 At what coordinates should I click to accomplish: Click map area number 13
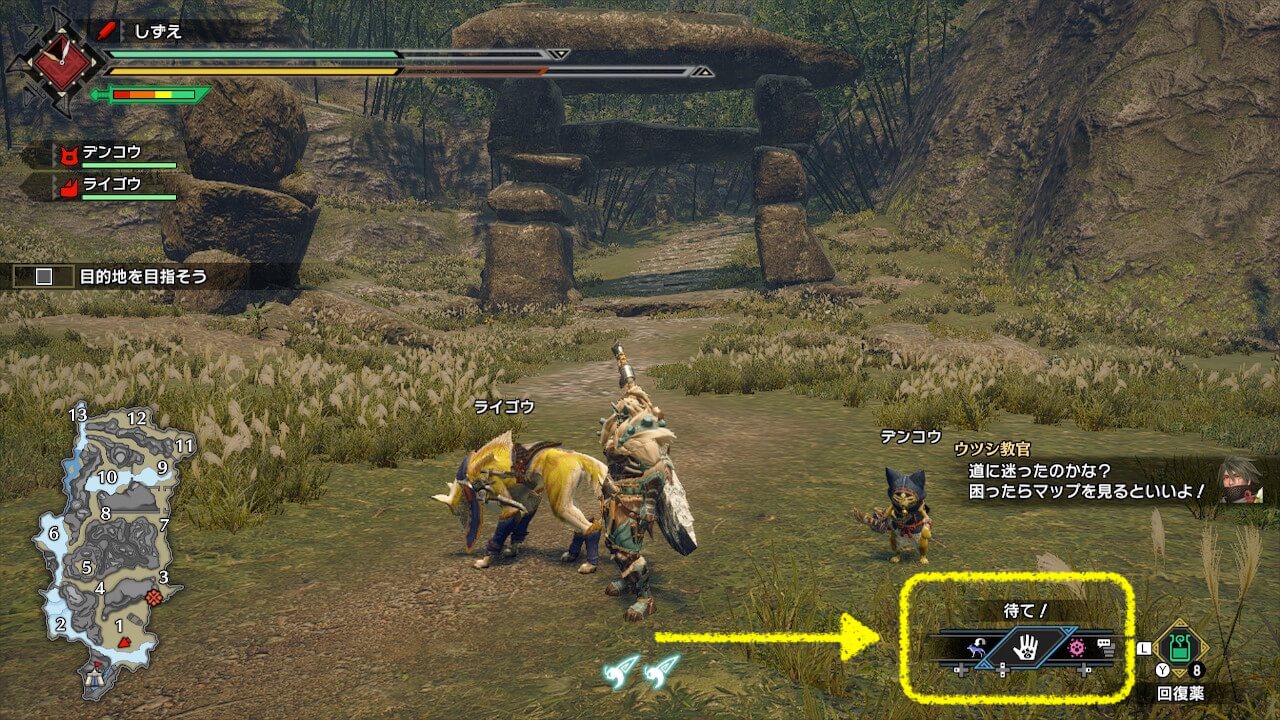(78, 414)
